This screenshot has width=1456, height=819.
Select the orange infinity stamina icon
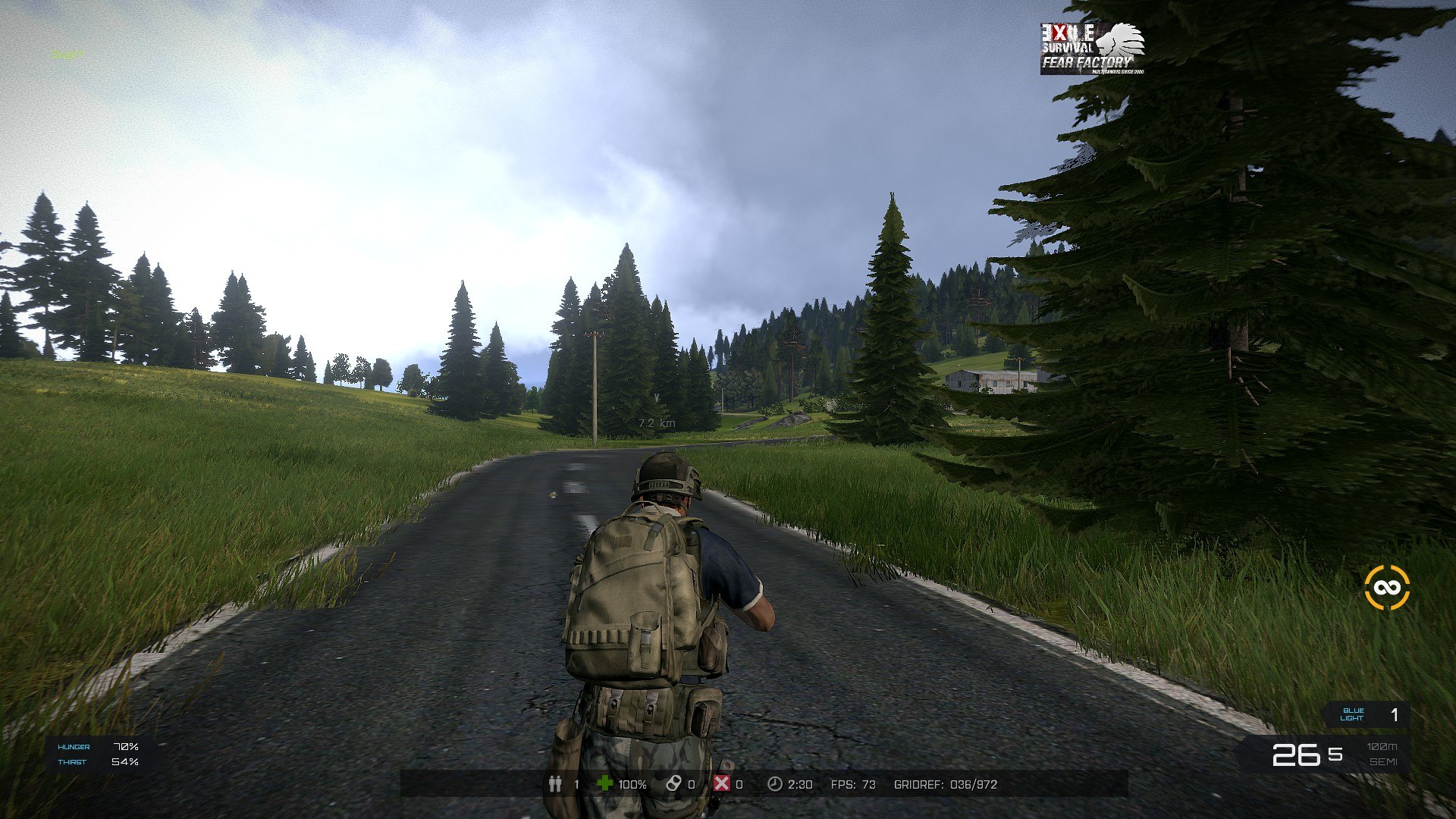click(x=1386, y=588)
